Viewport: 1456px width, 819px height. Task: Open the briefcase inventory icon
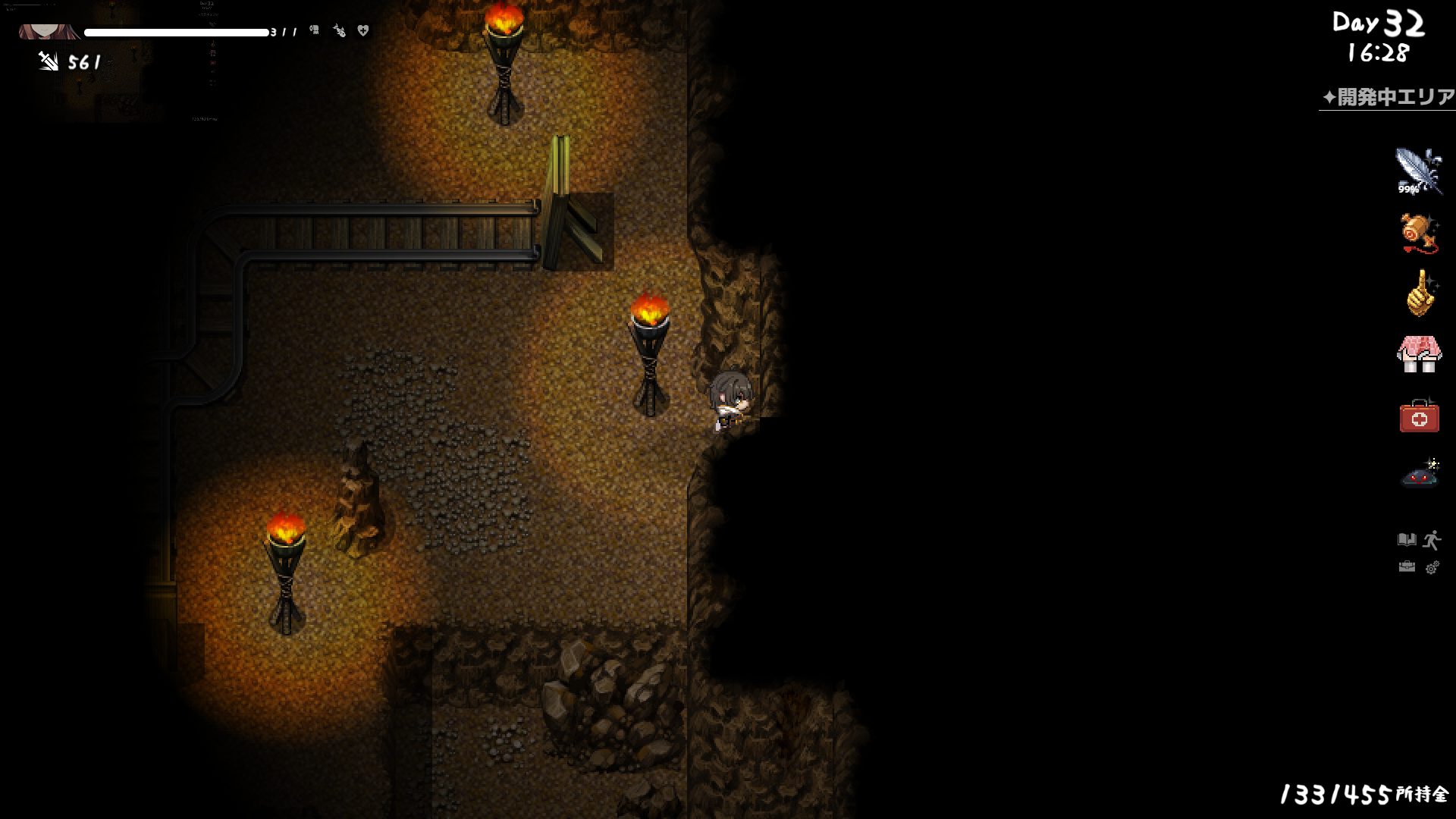point(1406,567)
